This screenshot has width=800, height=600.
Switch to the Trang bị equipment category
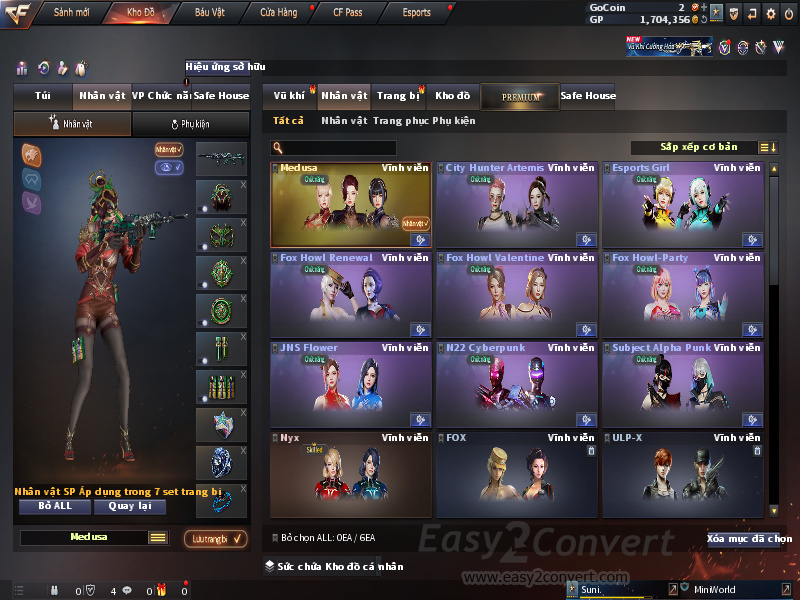398,96
